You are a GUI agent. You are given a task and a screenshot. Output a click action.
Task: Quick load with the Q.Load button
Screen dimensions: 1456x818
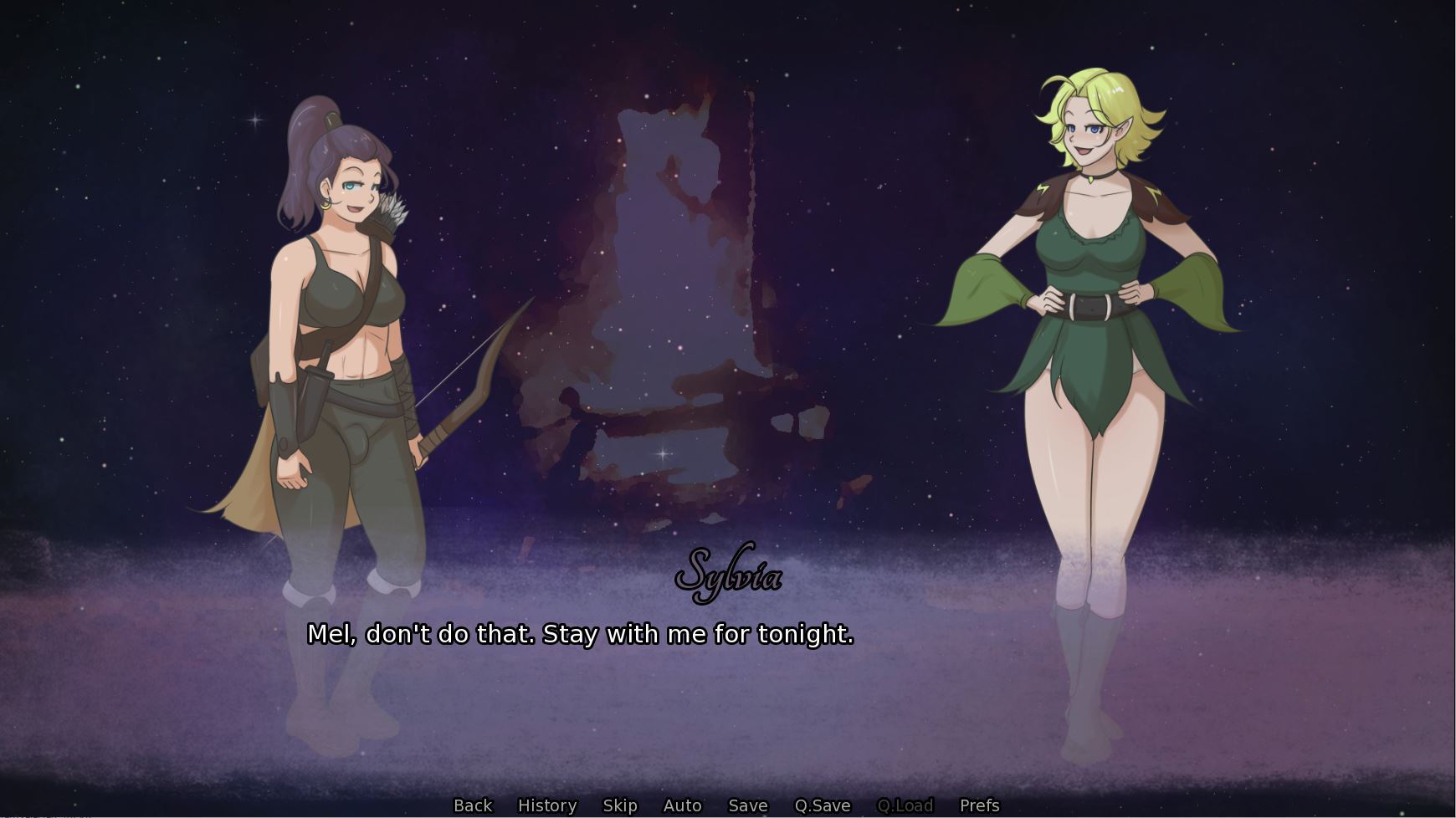[x=905, y=805]
